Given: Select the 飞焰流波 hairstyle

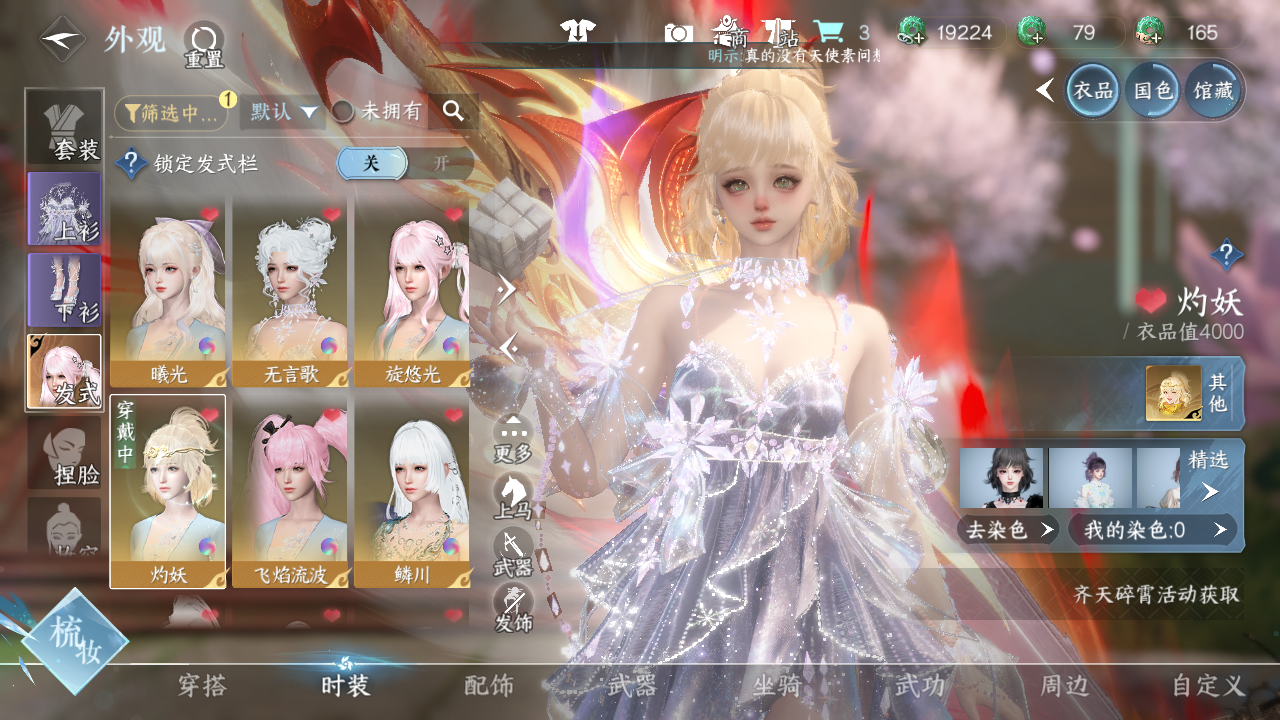Looking at the screenshot, I should [x=290, y=490].
